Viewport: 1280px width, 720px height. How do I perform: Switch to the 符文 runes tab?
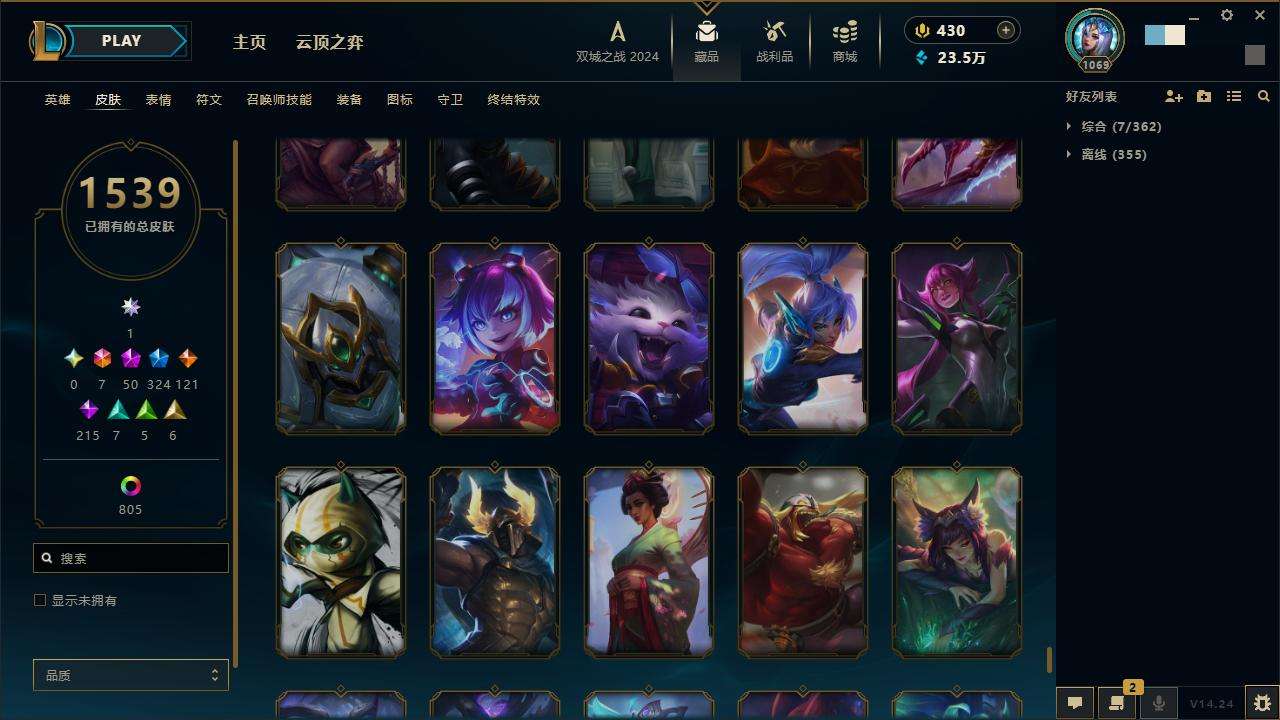tap(209, 100)
